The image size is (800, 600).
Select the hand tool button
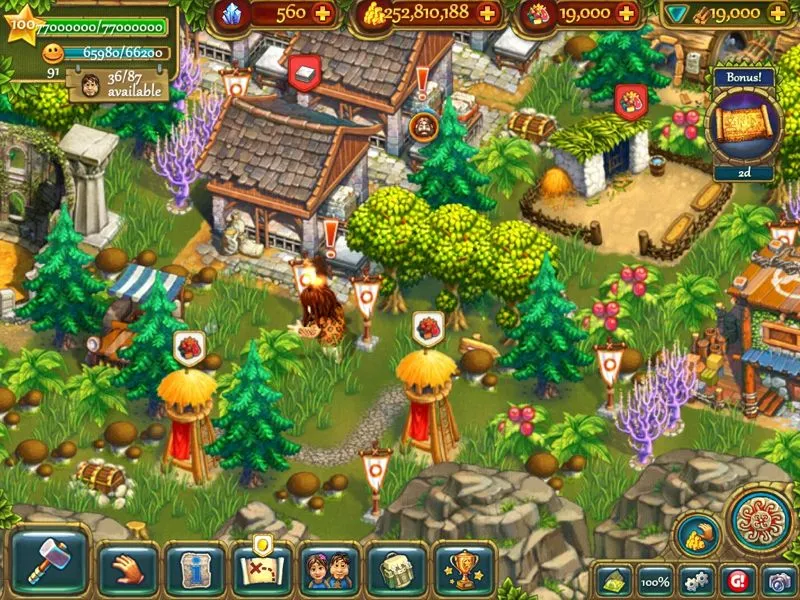pos(127,570)
